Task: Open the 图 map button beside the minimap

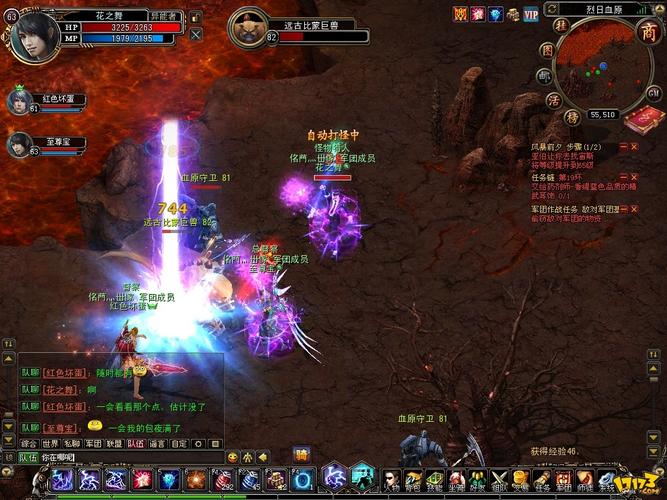Action: click(545, 49)
